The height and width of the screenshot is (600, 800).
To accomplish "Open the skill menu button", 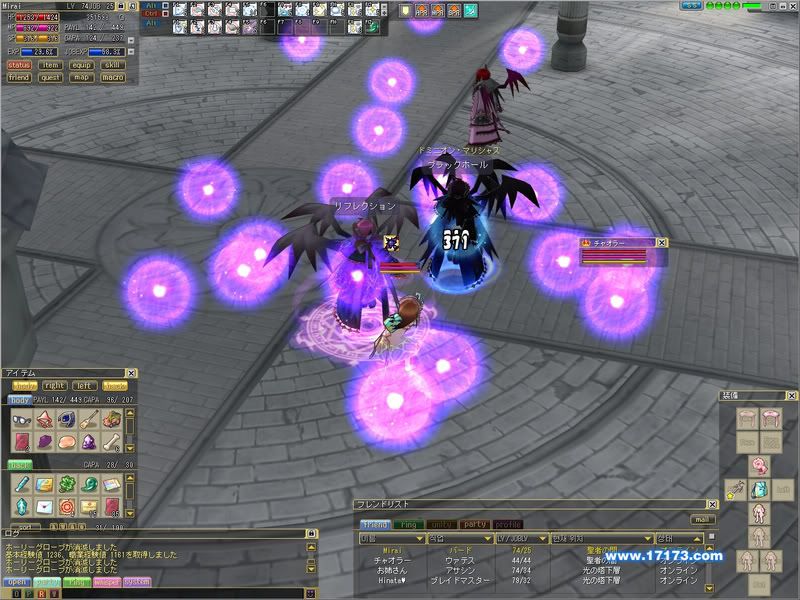I will tap(113, 64).
